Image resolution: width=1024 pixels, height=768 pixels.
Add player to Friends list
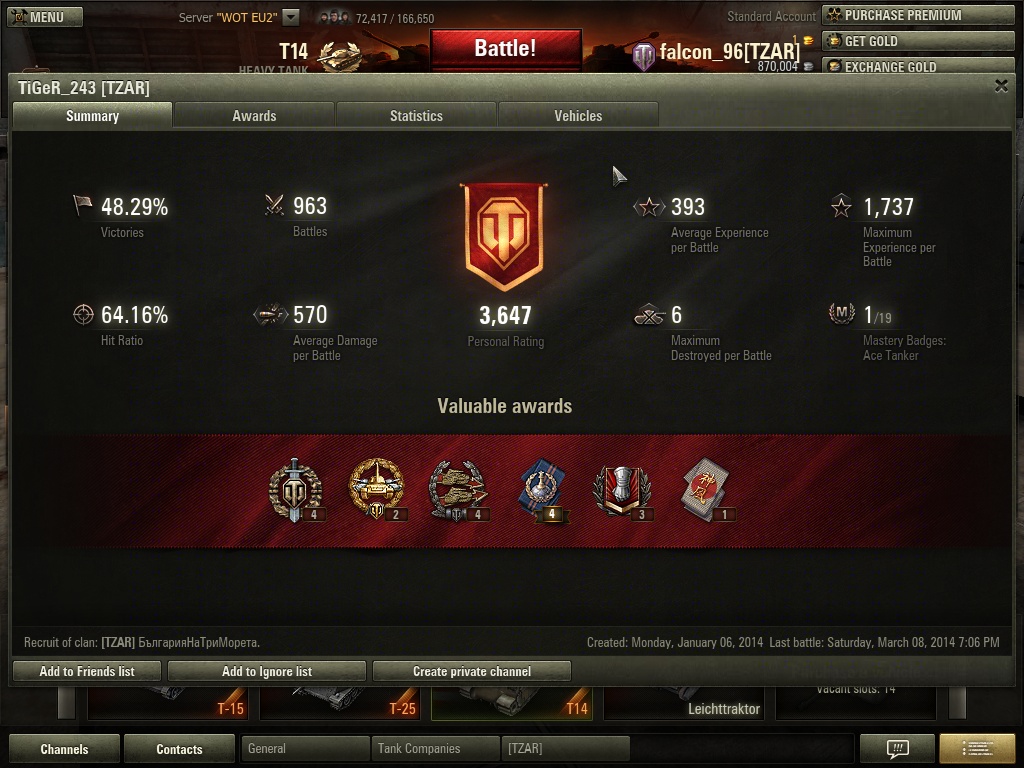(x=87, y=671)
